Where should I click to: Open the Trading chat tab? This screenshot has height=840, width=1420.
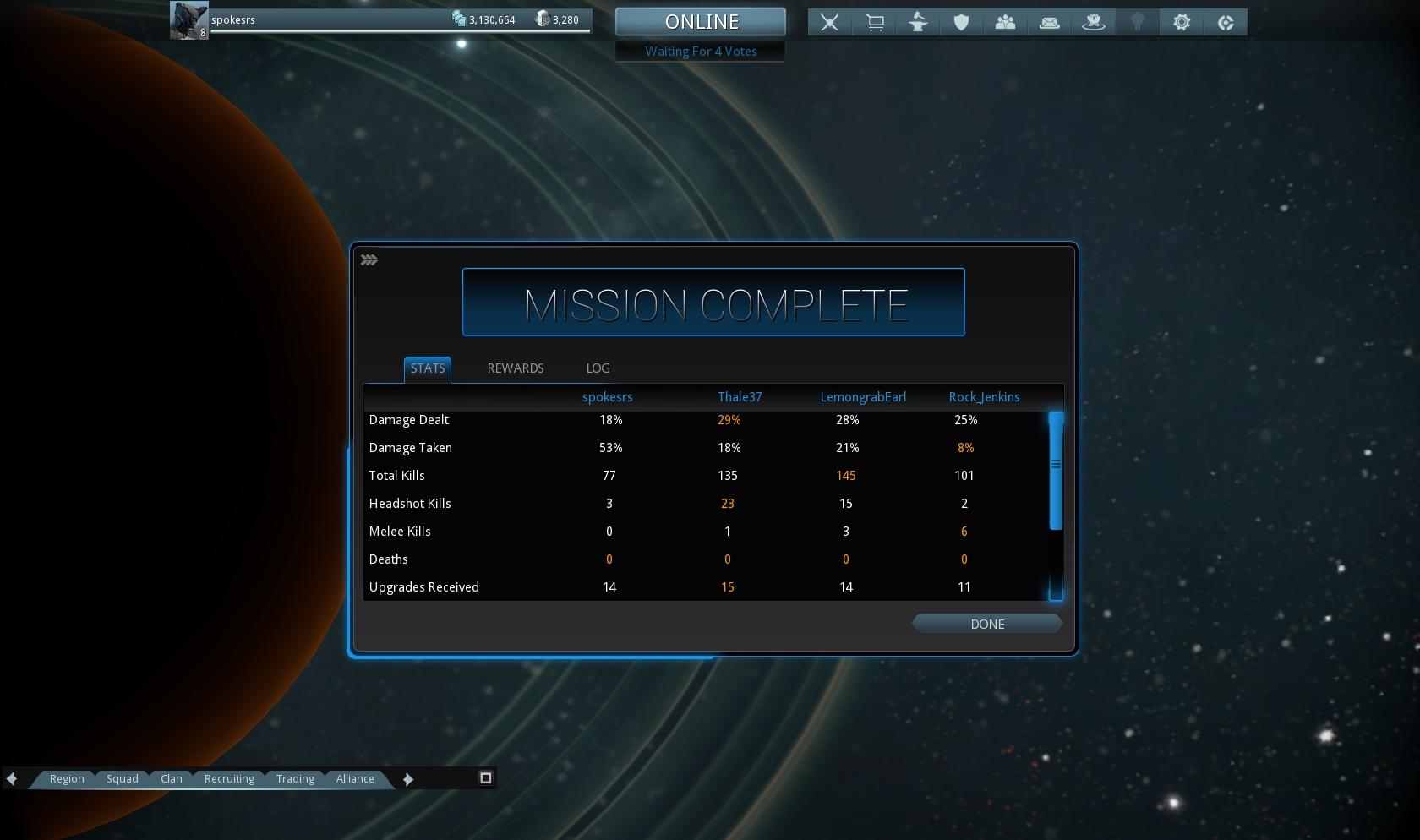pos(295,779)
